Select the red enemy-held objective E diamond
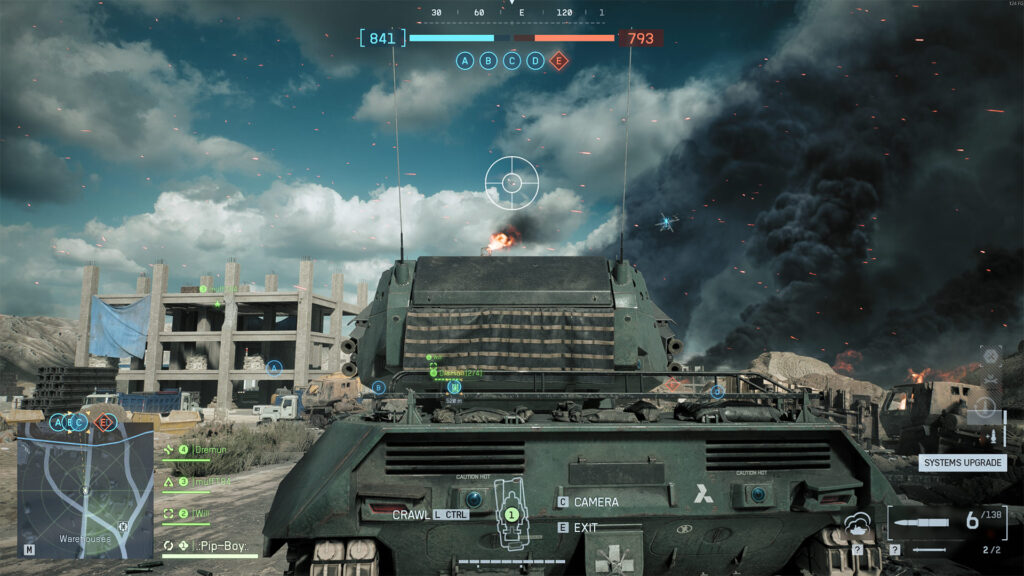Screen dimensions: 1024x576 click(x=559, y=61)
